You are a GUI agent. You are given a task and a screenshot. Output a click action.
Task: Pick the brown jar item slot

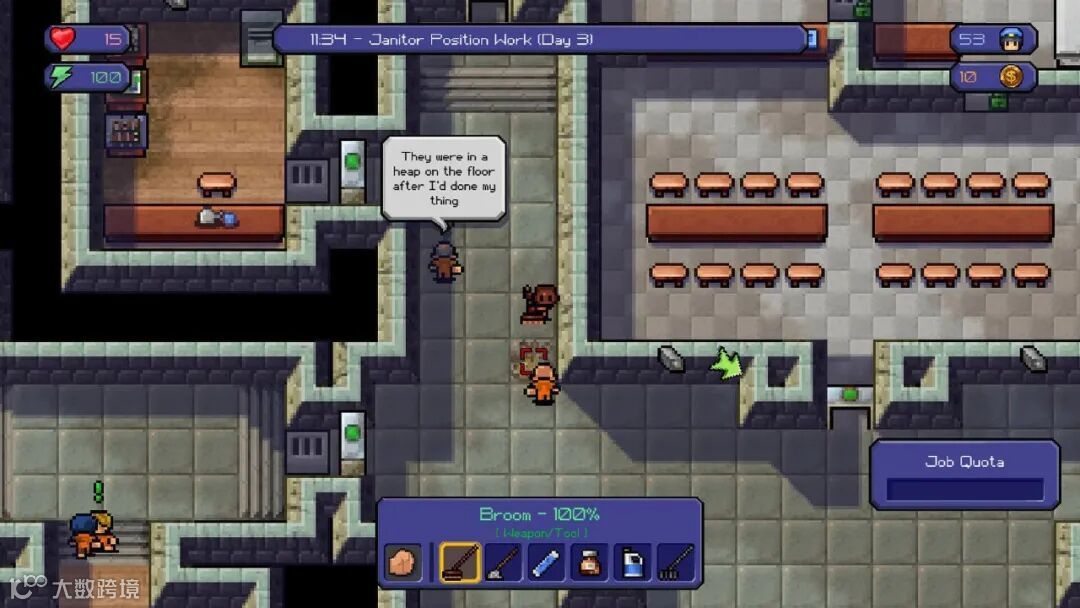[589, 562]
